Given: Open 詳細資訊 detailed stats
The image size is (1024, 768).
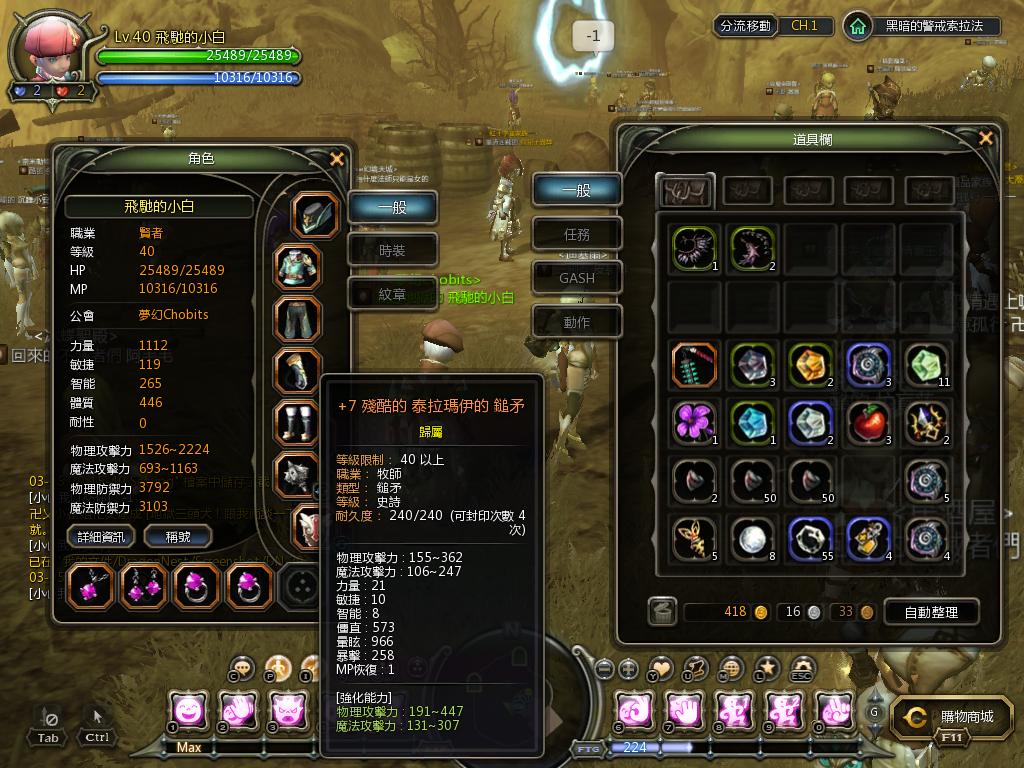Looking at the screenshot, I should (102, 537).
